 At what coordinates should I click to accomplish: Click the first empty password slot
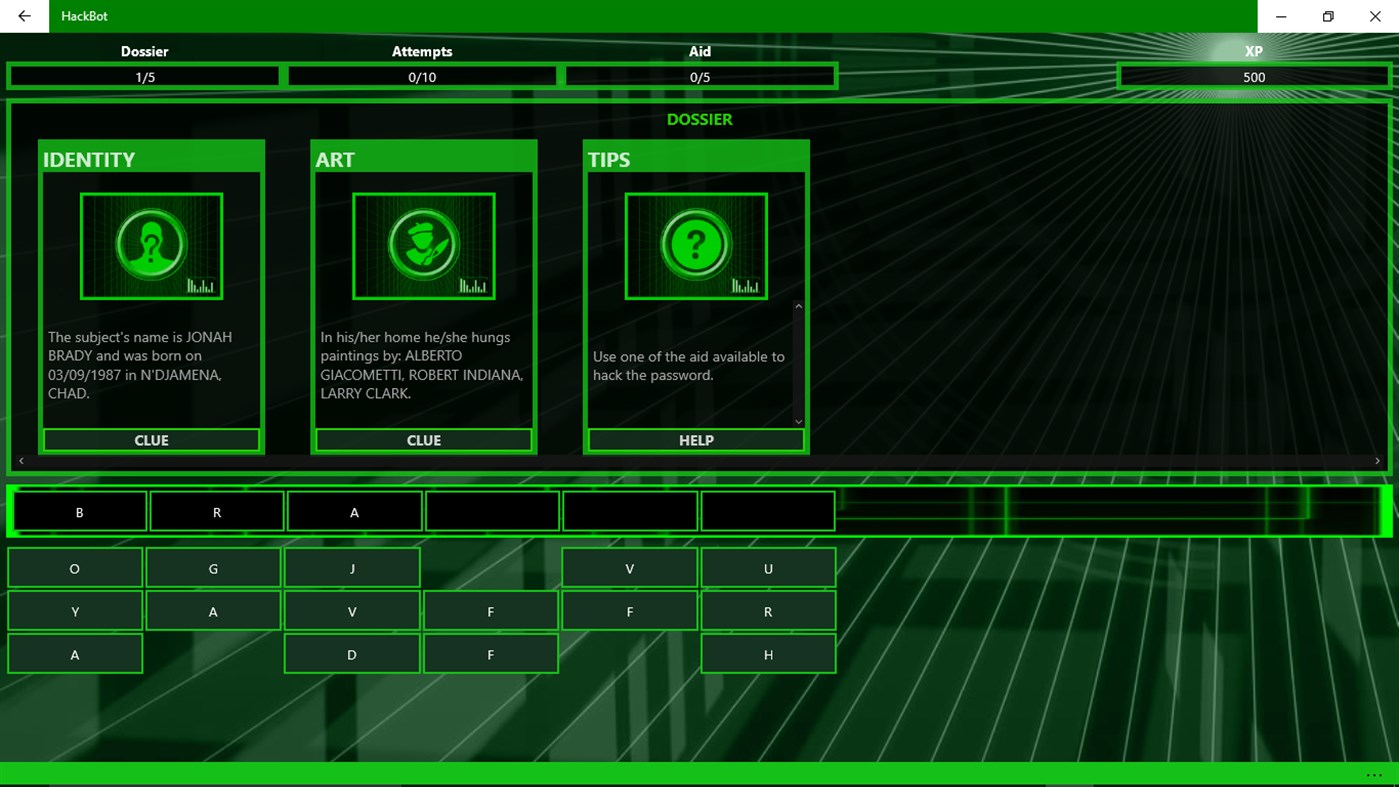(492, 510)
